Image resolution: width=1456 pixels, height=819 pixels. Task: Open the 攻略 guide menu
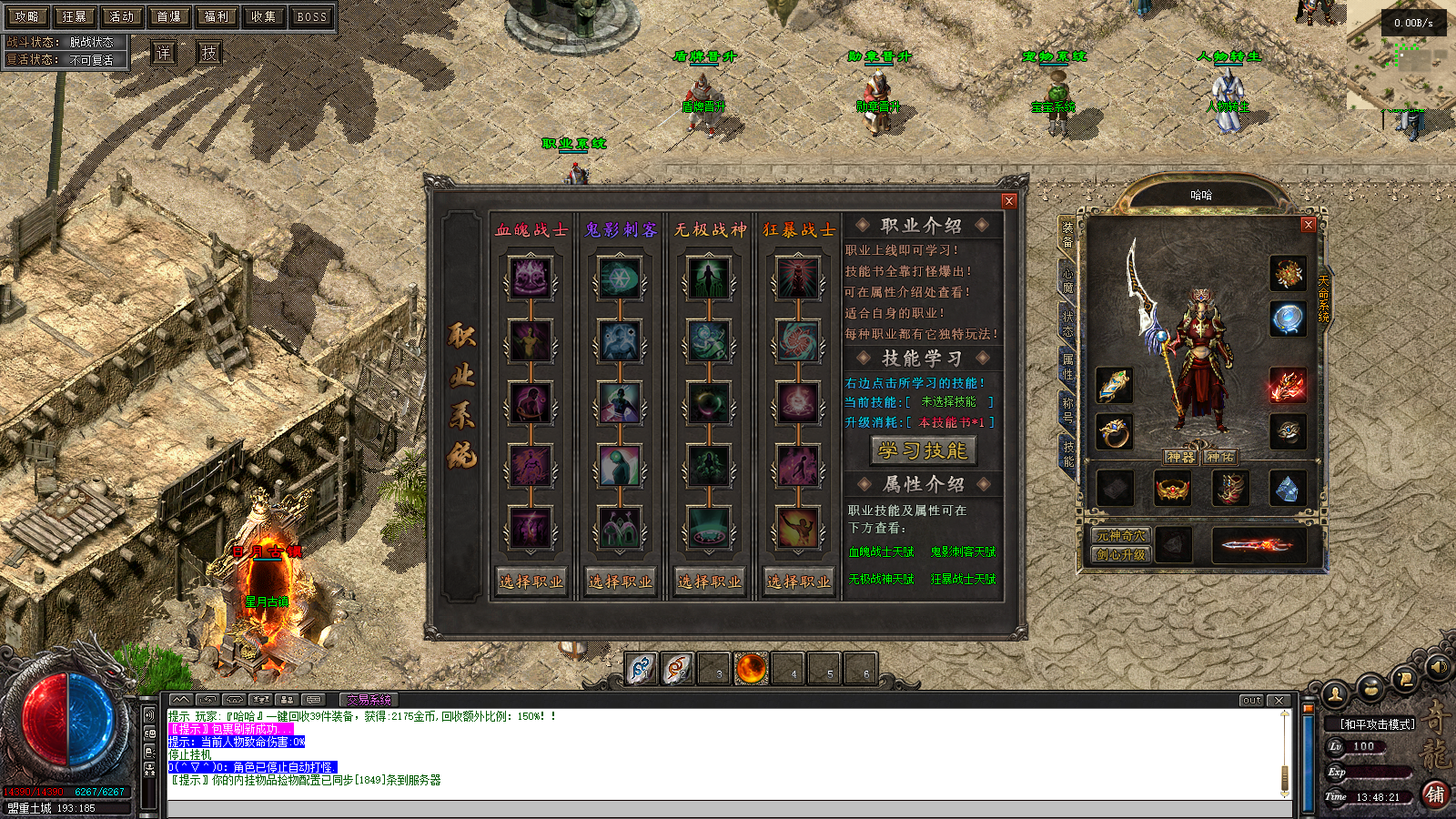click(27, 16)
